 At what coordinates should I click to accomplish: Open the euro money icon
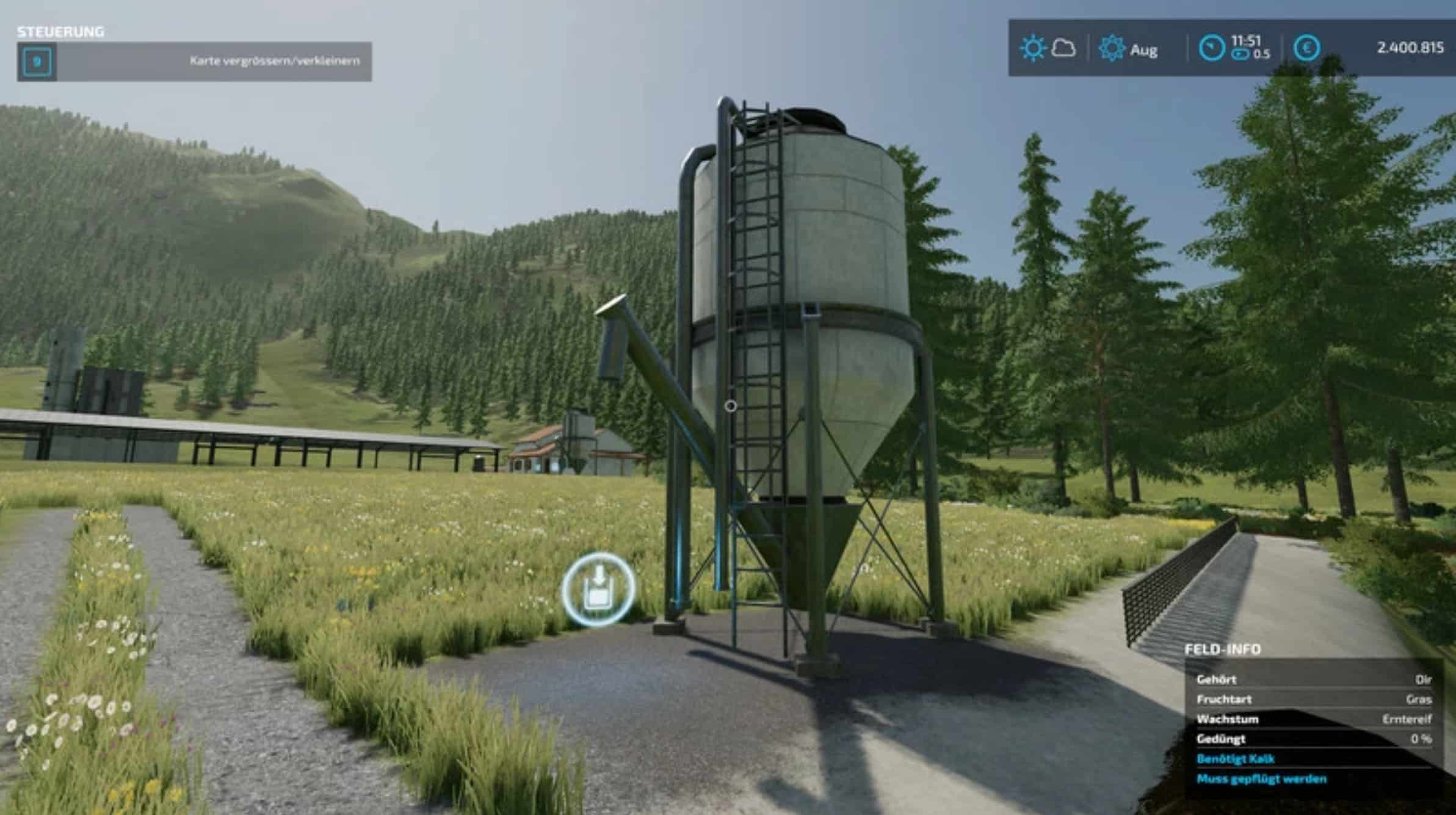click(x=1306, y=48)
